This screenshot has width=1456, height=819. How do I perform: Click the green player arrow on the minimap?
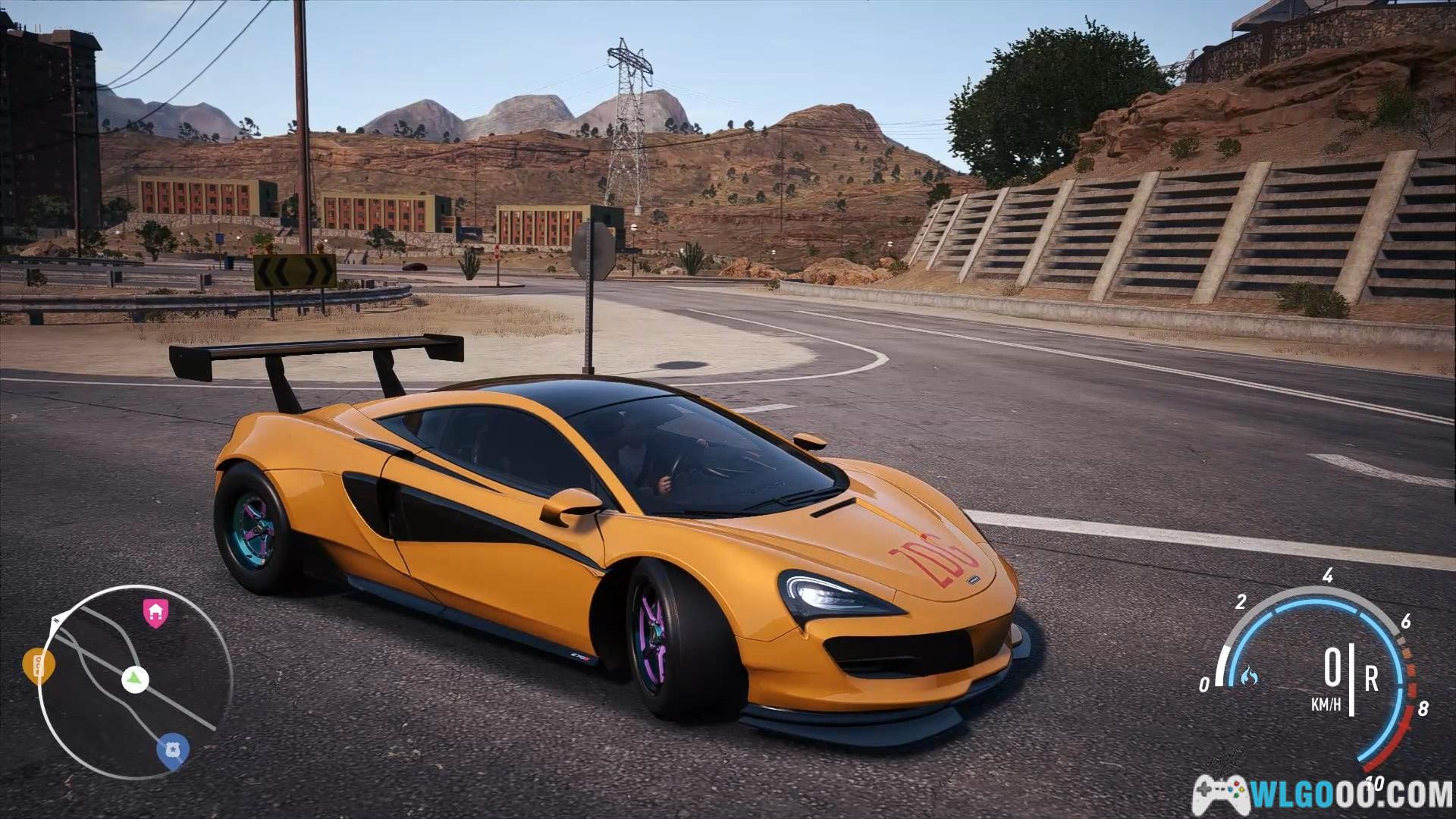click(x=135, y=679)
